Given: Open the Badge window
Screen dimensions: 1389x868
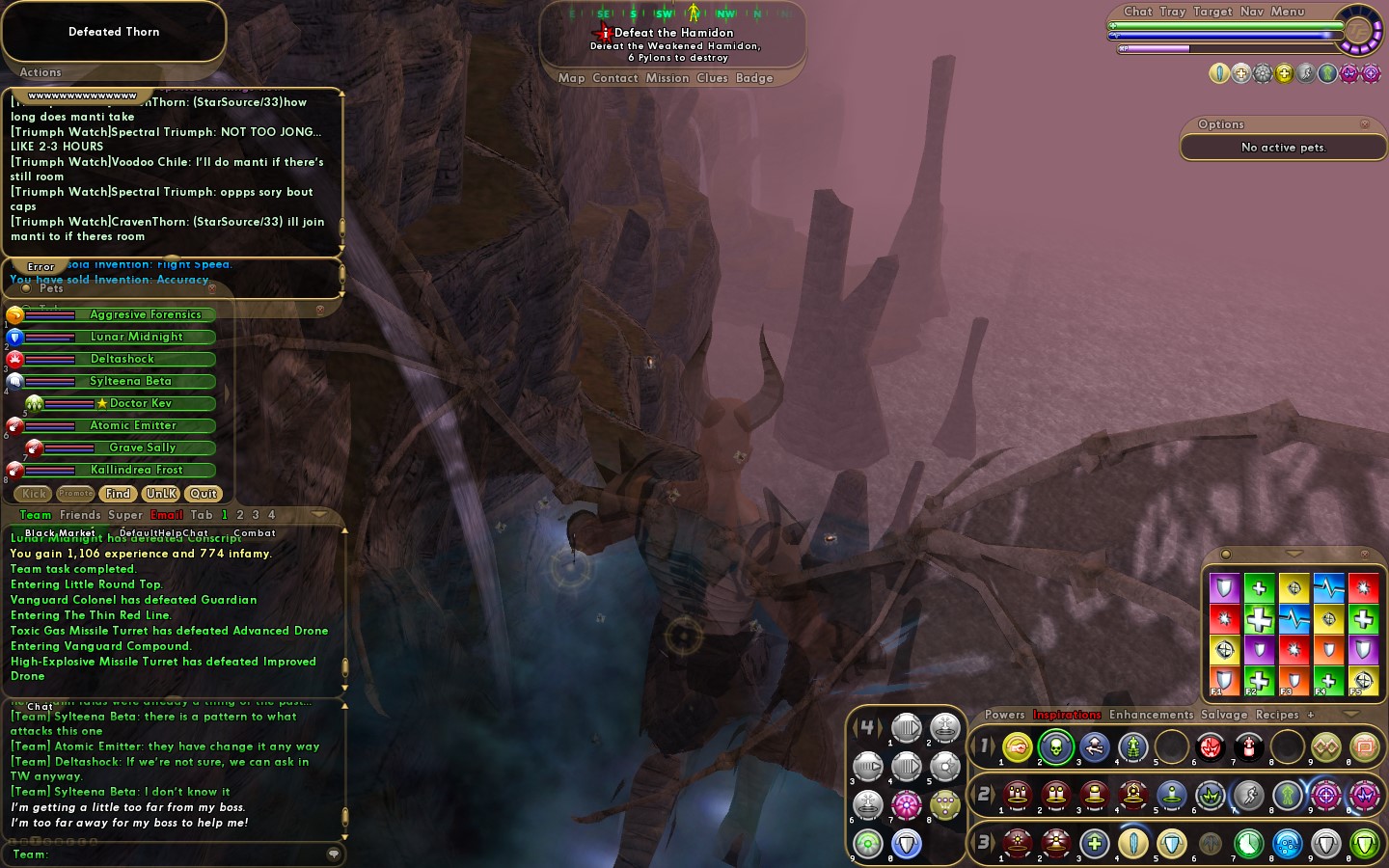Looking at the screenshot, I should coord(754,78).
